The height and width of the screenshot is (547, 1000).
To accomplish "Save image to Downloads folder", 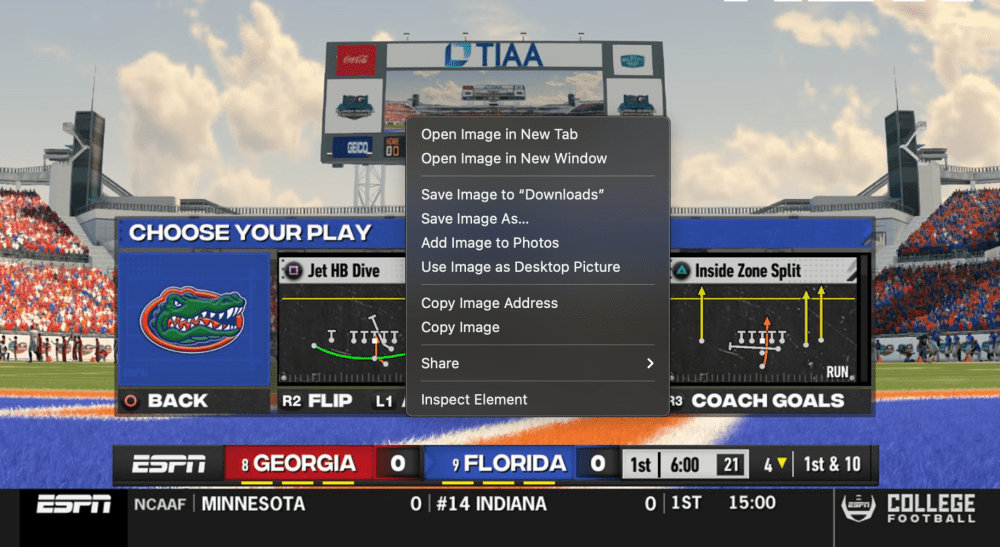I will (513, 194).
